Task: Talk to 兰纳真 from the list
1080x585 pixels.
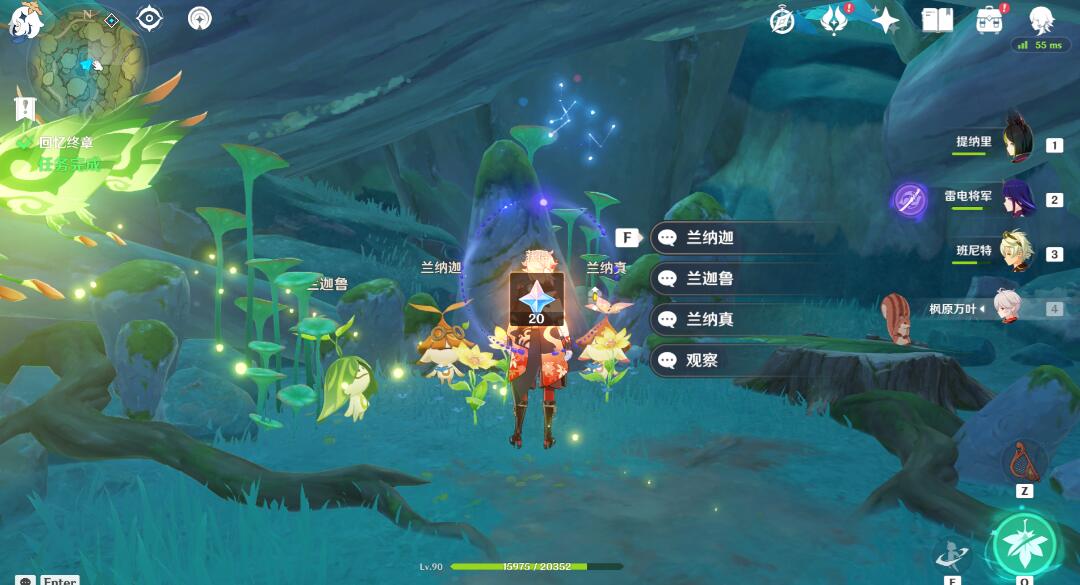Action: tap(710, 319)
